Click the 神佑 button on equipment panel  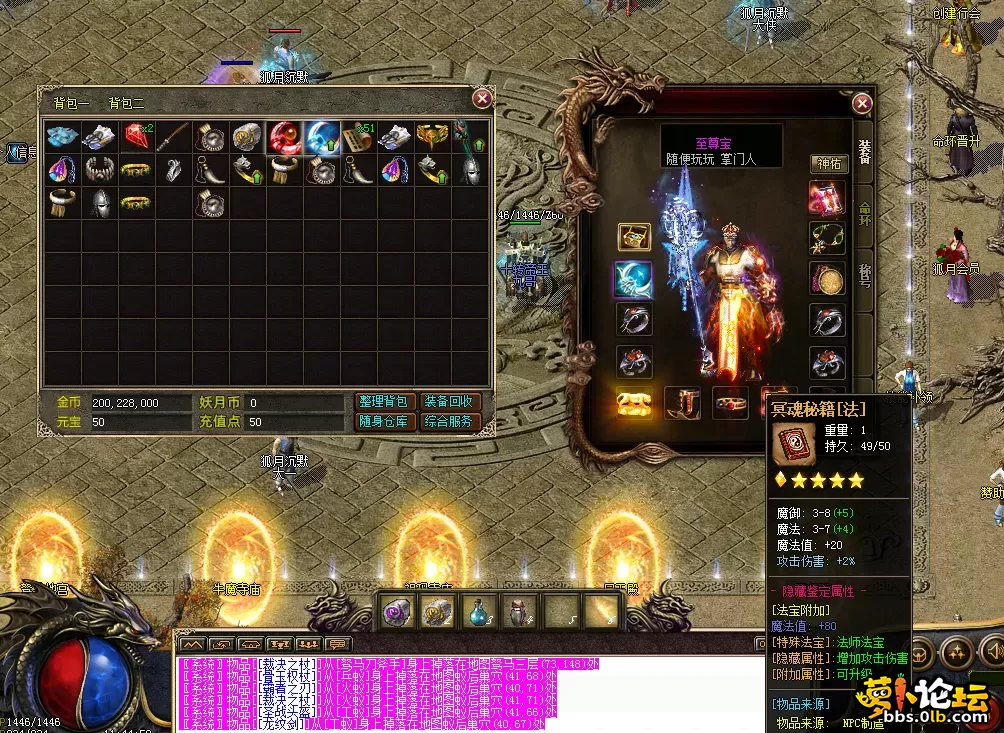click(829, 163)
